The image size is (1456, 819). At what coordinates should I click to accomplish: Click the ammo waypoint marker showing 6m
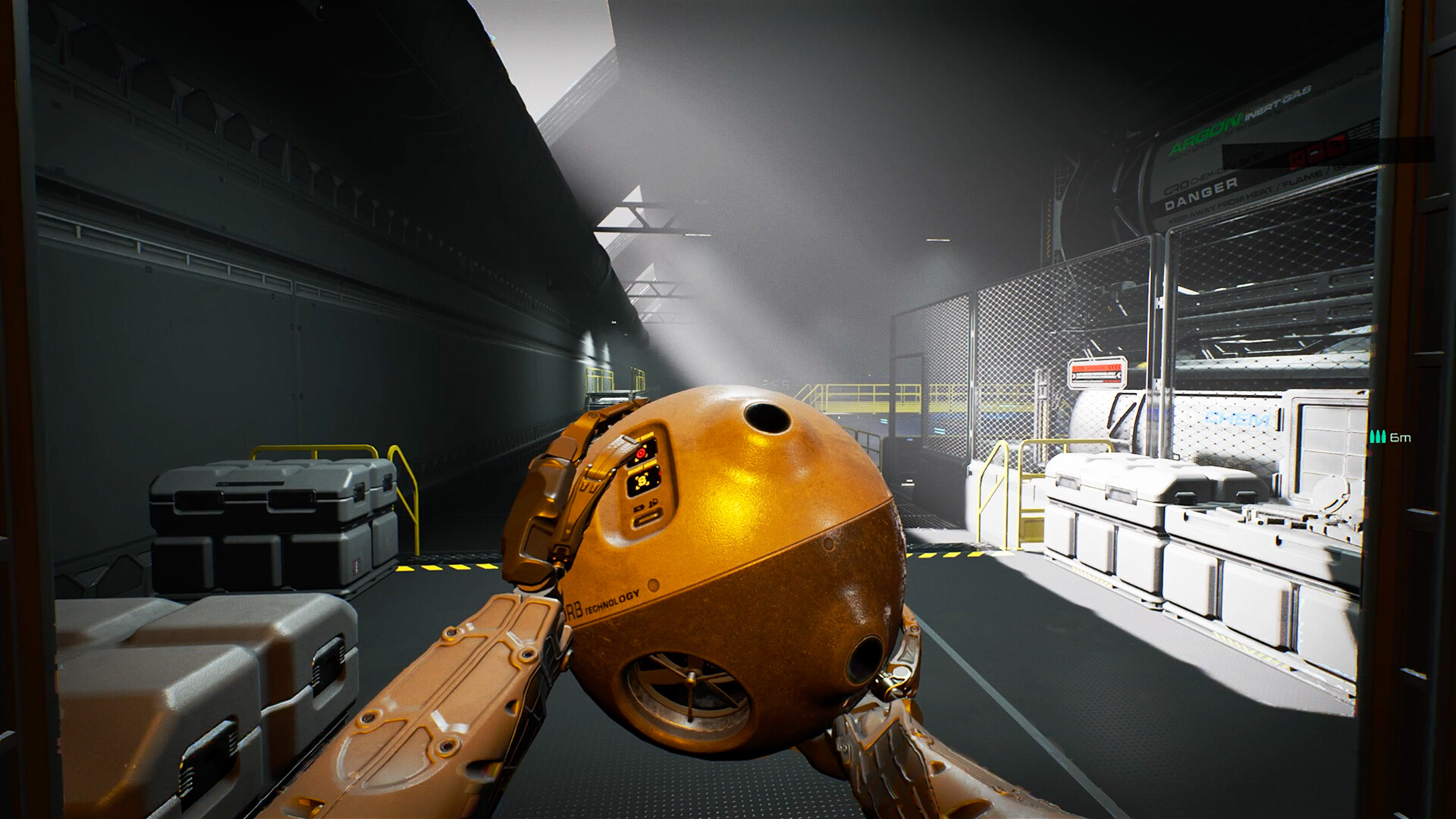(1389, 438)
